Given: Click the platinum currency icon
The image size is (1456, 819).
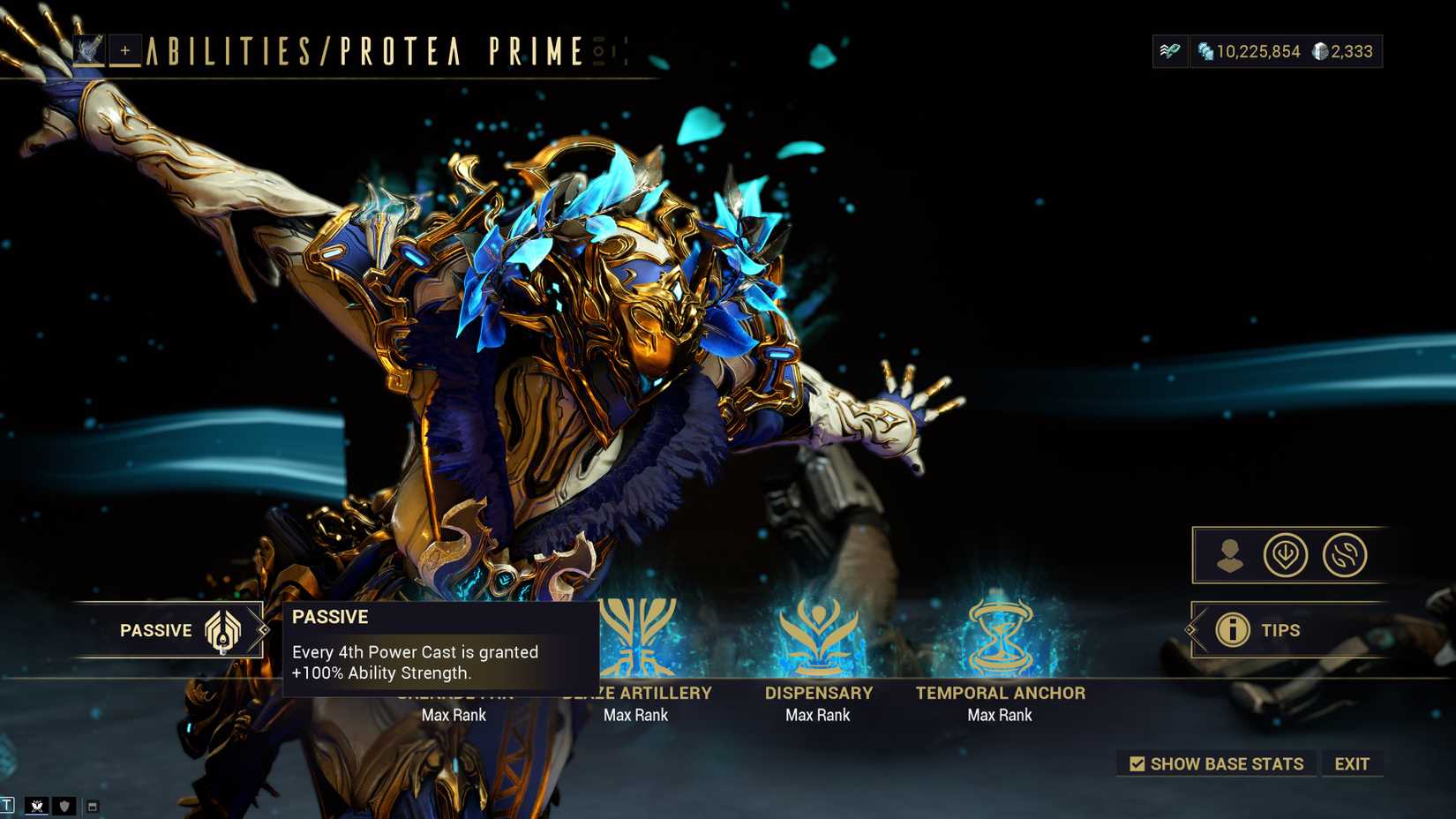Looking at the screenshot, I should (1320, 51).
